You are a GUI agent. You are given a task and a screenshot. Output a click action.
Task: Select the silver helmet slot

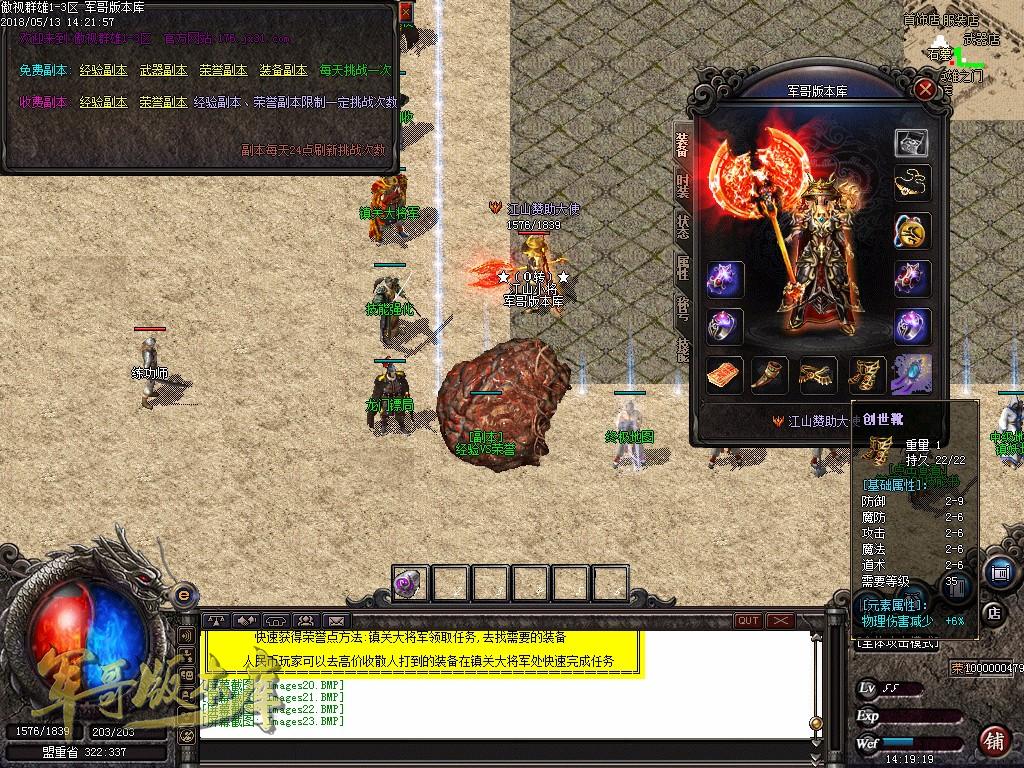click(x=911, y=142)
